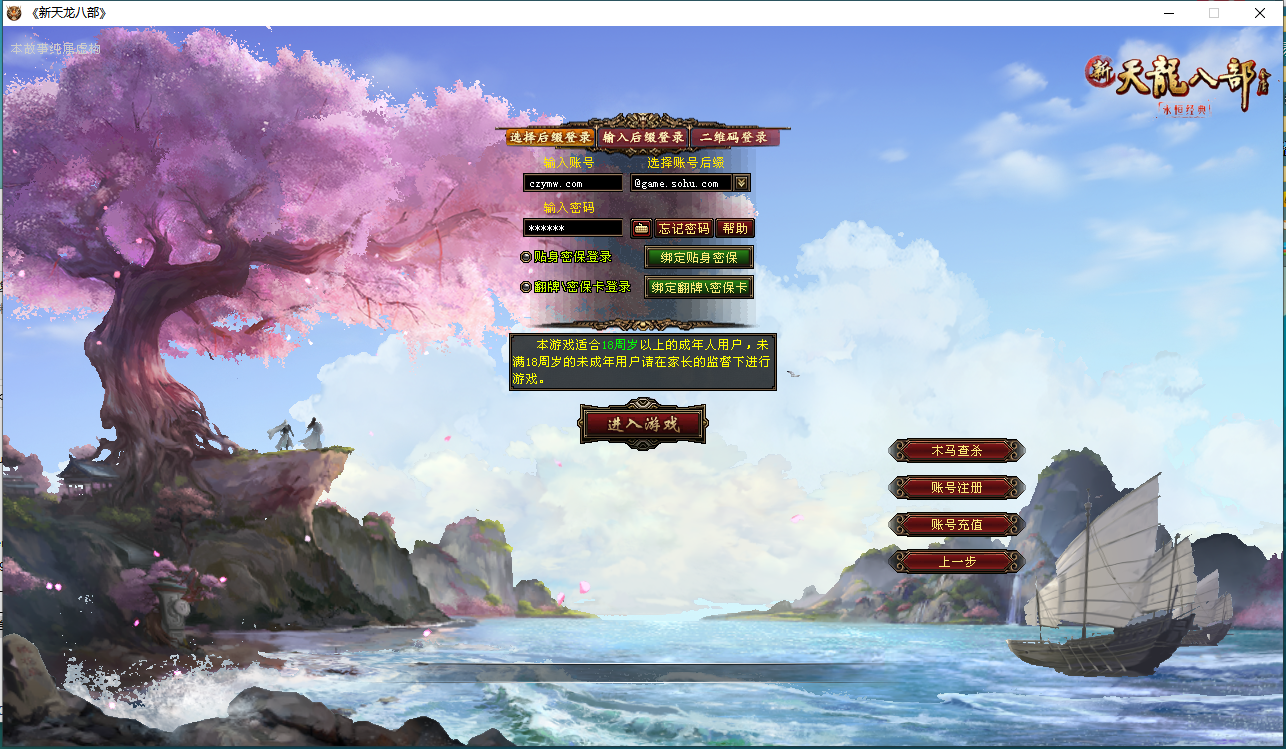Click the 进入游戏 button to enter the game
Screen dimensions: 1286x749
643,423
